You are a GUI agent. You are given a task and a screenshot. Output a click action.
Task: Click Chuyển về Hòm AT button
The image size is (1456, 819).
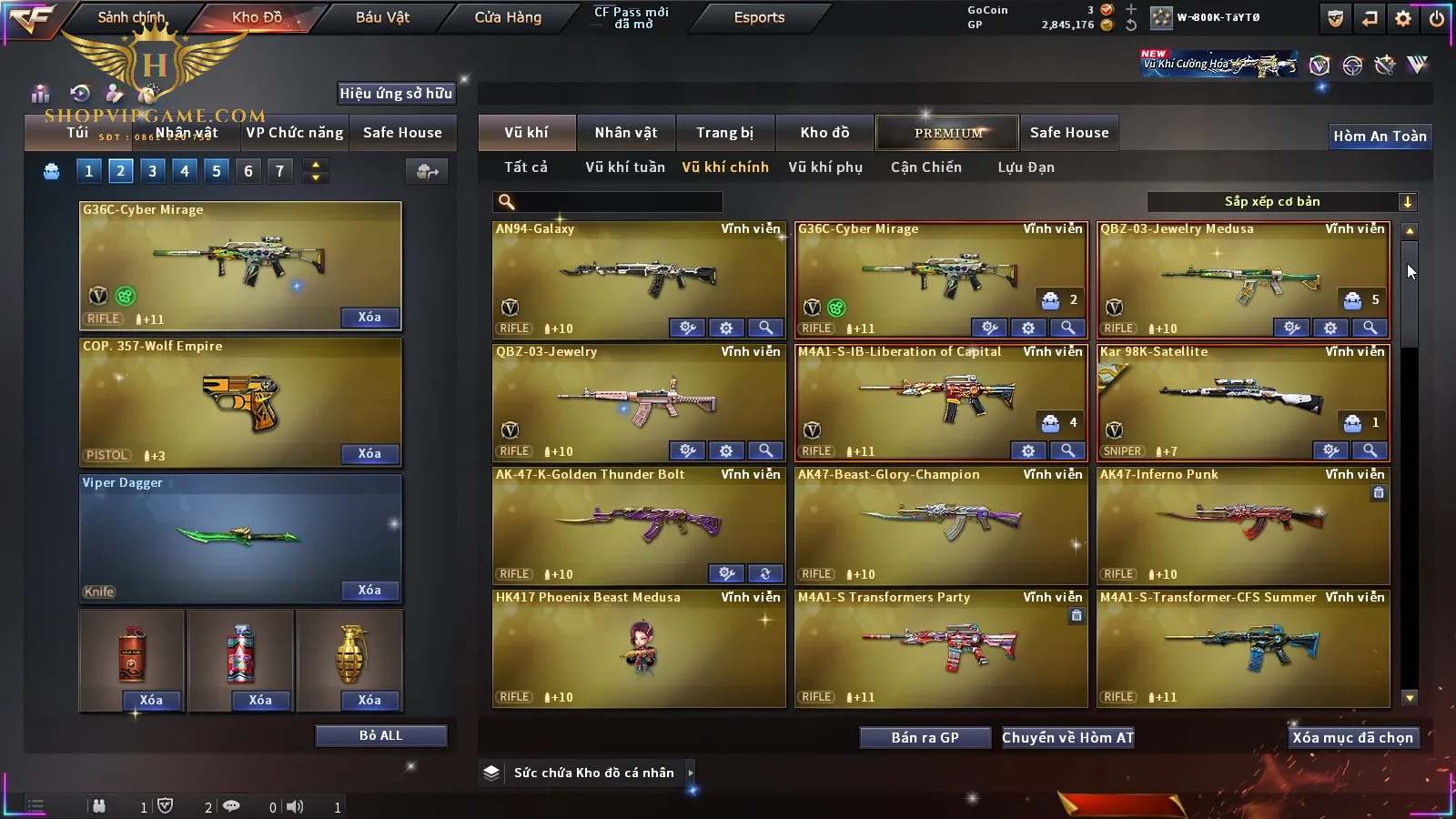coord(1067,737)
